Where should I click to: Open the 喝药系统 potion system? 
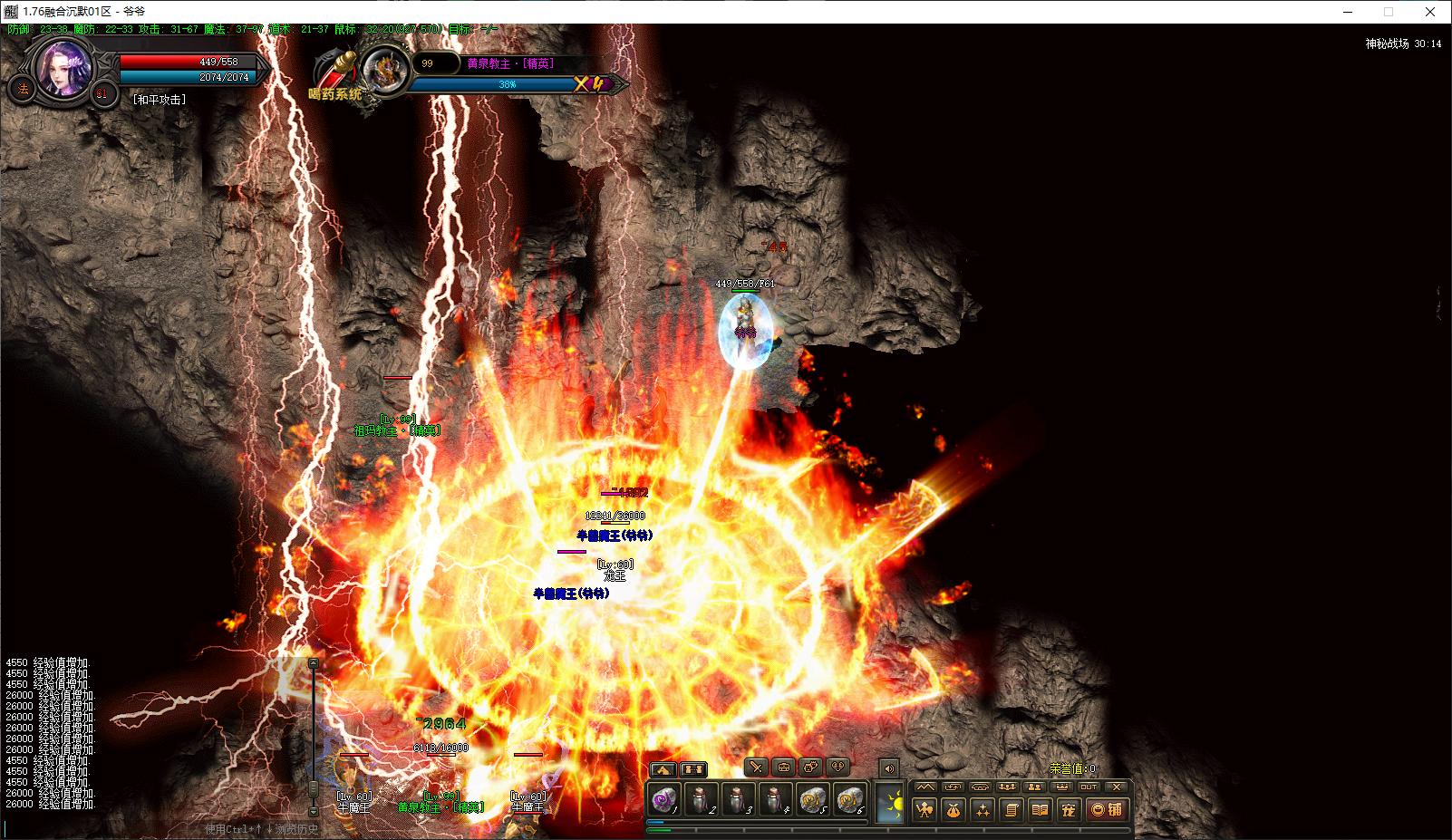pyautogui.click(x=334, y=93)
